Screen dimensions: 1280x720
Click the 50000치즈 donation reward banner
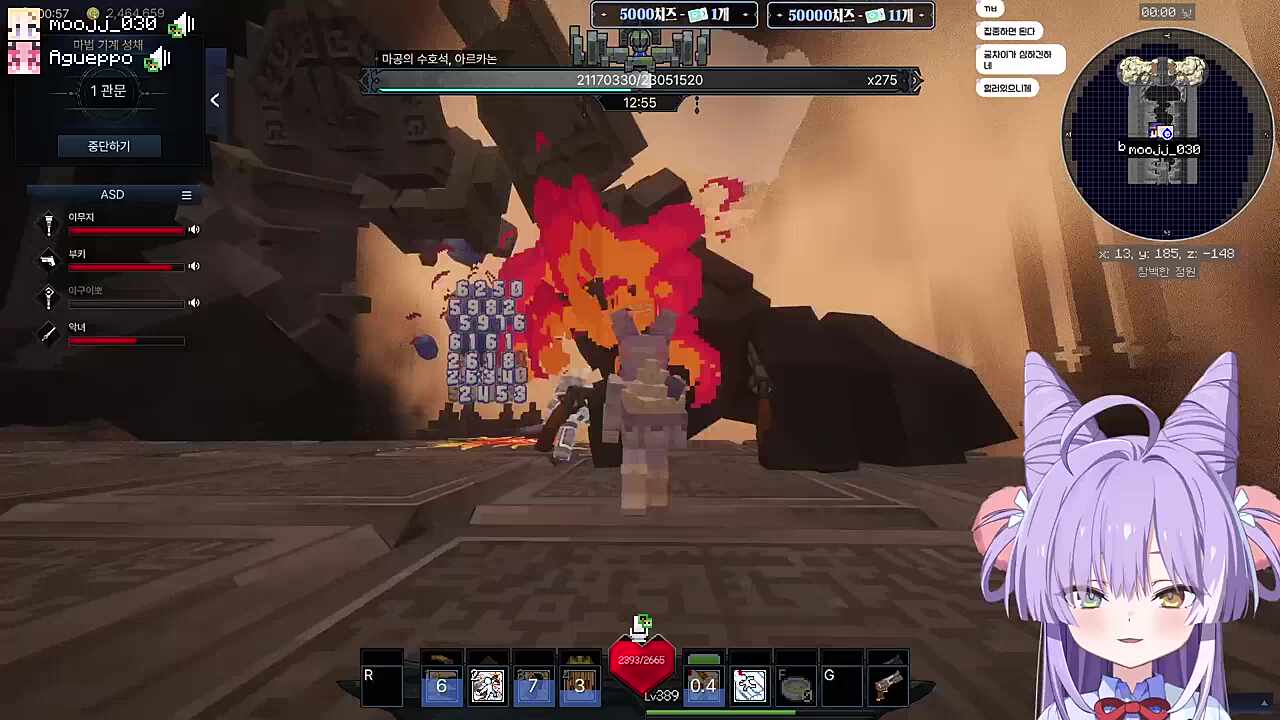(x=851, y=15)
